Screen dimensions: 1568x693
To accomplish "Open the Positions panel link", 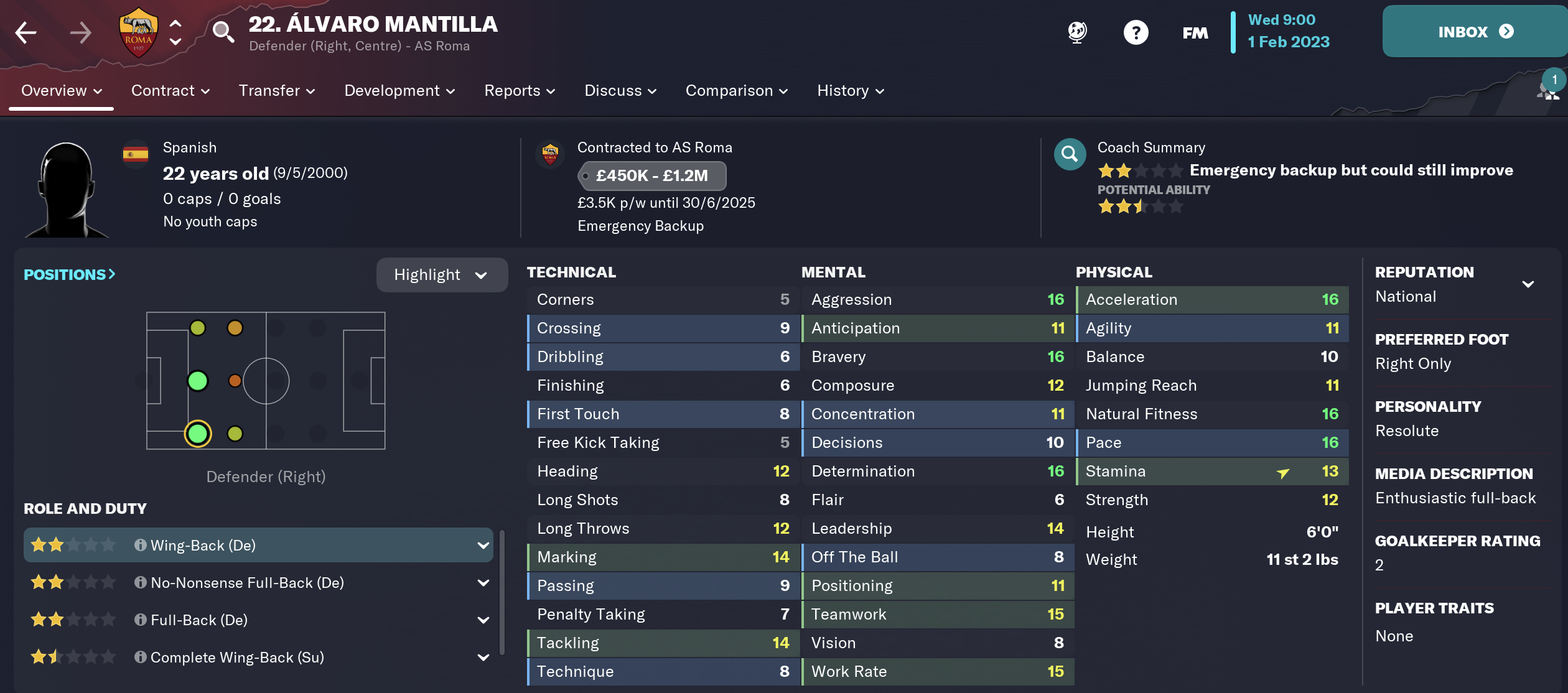I will pyautogui.click(x=69, y=274).
